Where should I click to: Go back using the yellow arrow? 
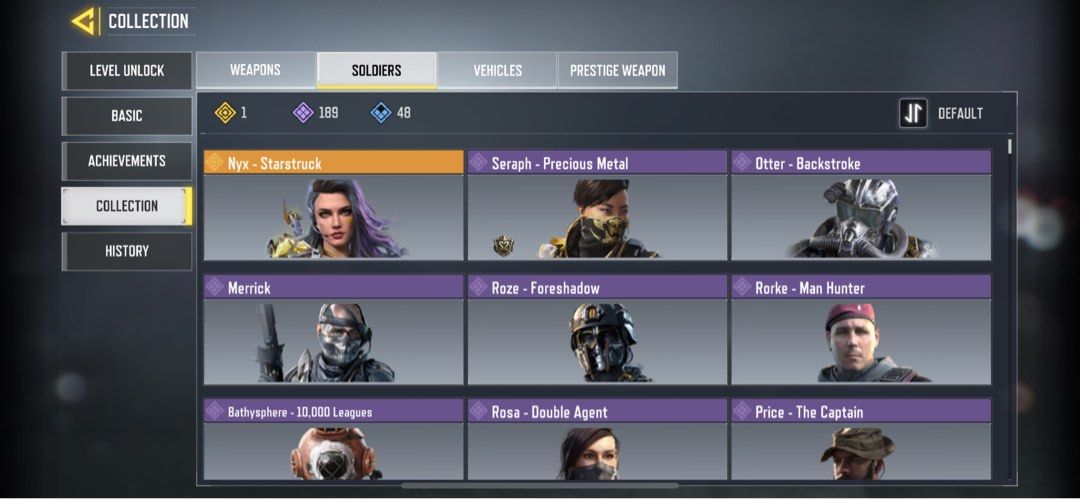click(x=83, y=21)
